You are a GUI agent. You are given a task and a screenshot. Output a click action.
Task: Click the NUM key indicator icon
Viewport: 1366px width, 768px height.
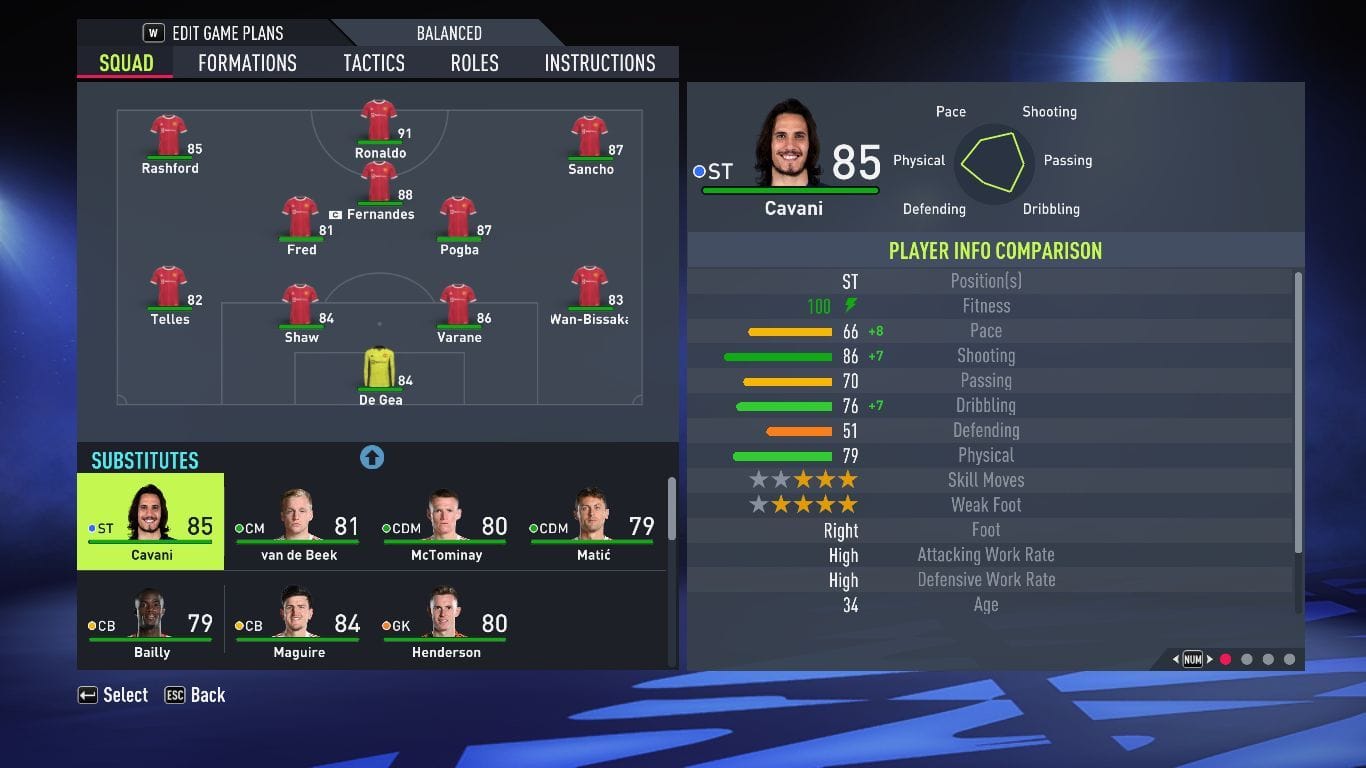1192,659
